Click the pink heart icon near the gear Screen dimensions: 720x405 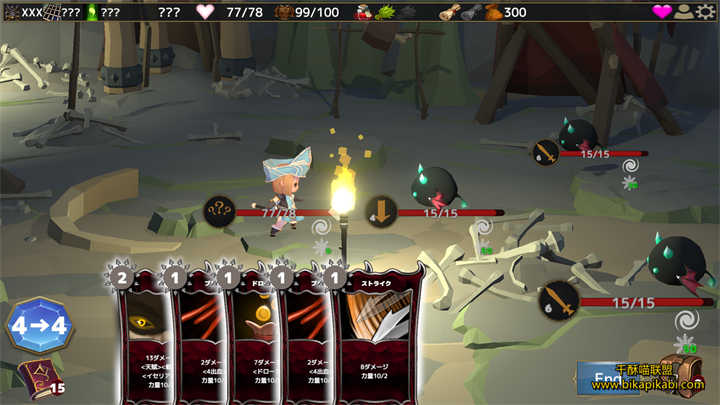[x=662, y=12]
